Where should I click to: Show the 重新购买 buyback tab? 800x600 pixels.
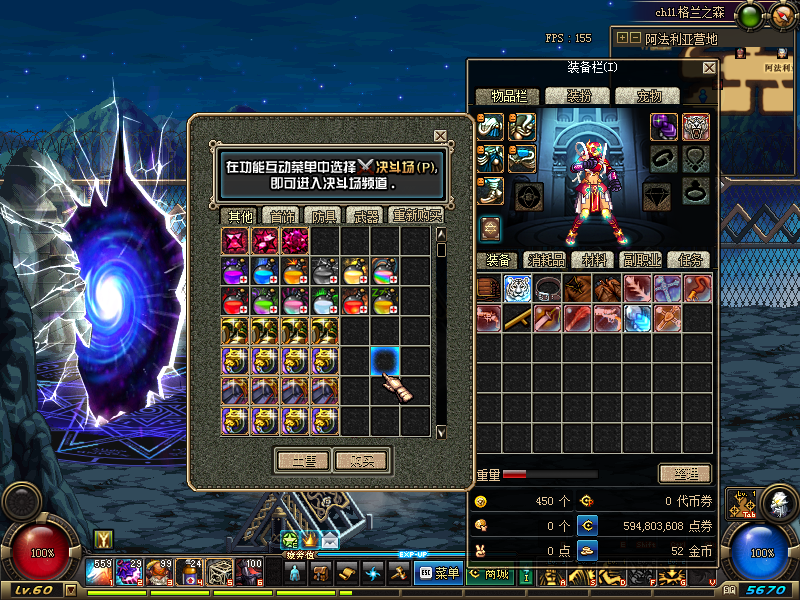[x=416, y=216]
